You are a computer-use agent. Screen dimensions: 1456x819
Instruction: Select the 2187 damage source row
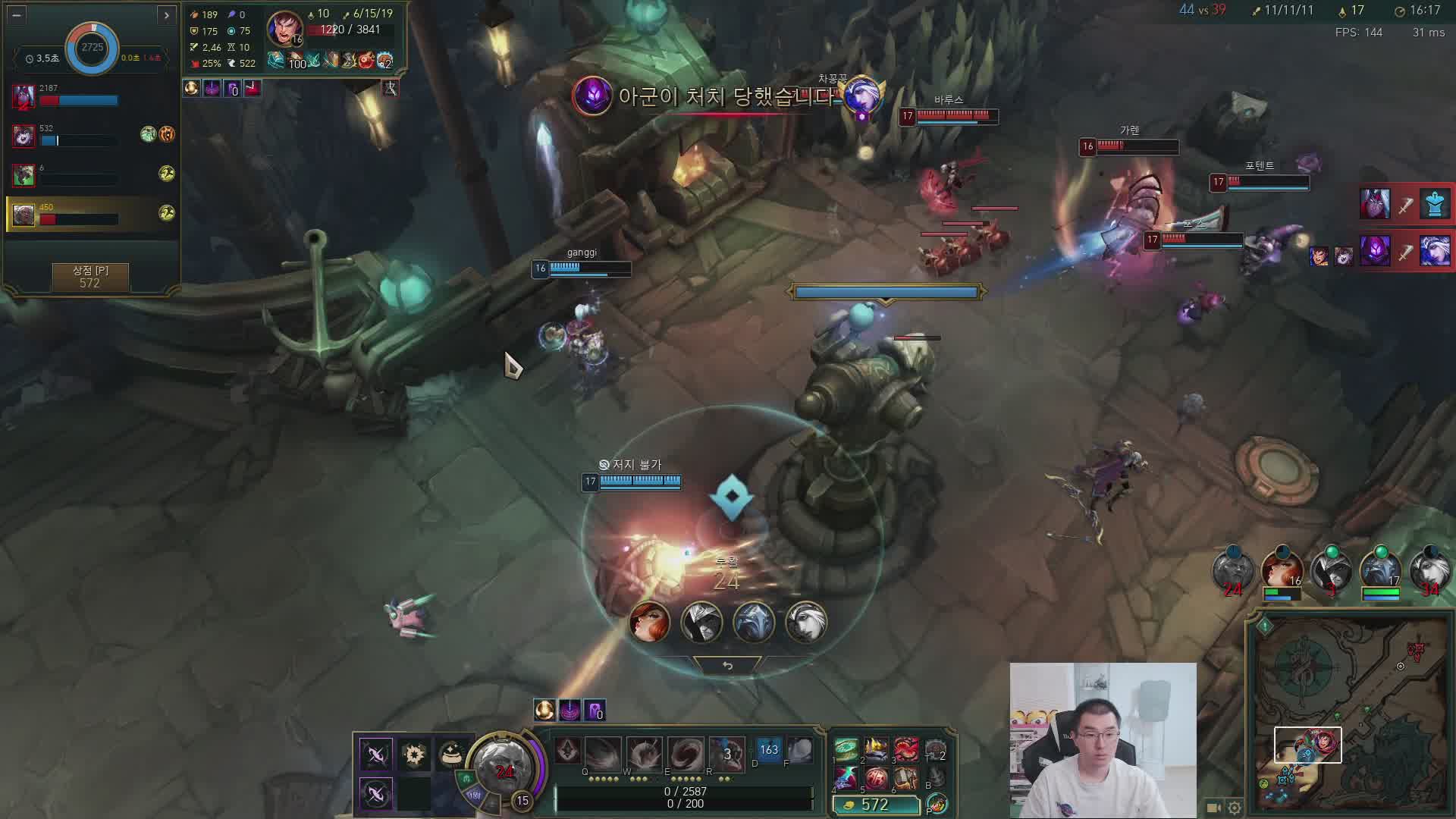point(91,96)
